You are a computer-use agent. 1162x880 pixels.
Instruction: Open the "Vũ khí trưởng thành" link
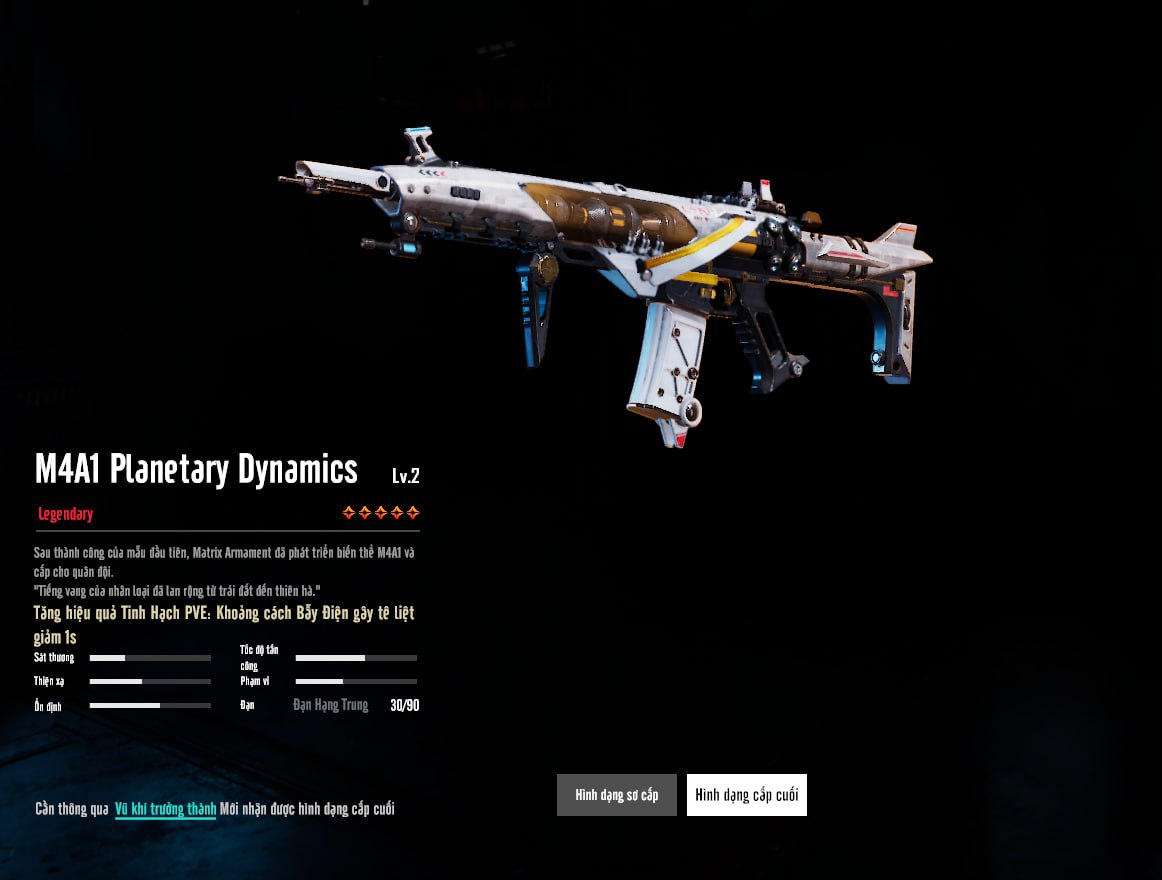coord(165,809)
